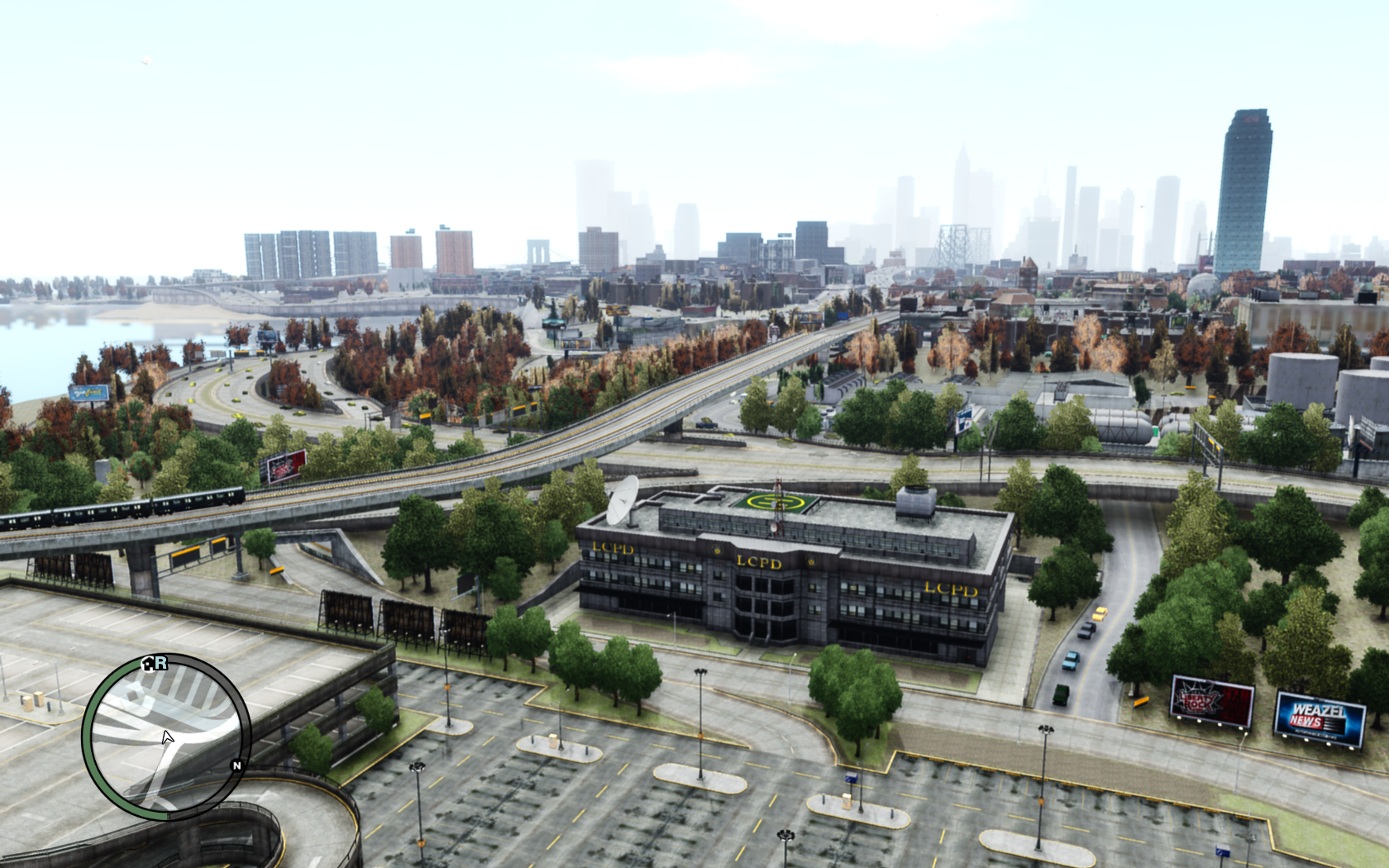Click the N north indicator on the radar ring
Screen dimensions: 1389x868
236,765
